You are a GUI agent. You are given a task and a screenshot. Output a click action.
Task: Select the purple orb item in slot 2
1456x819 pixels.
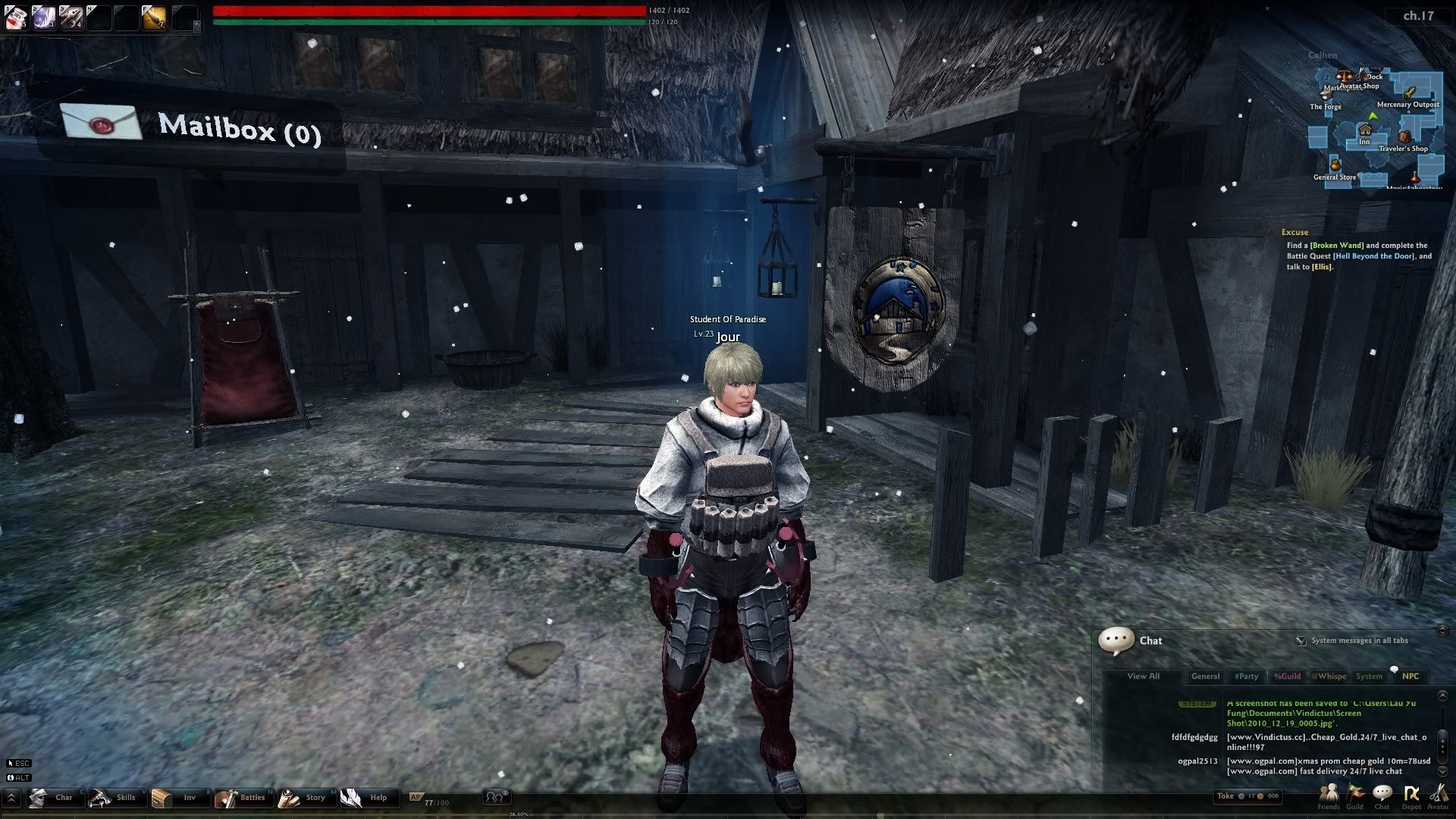click(43, 17)
